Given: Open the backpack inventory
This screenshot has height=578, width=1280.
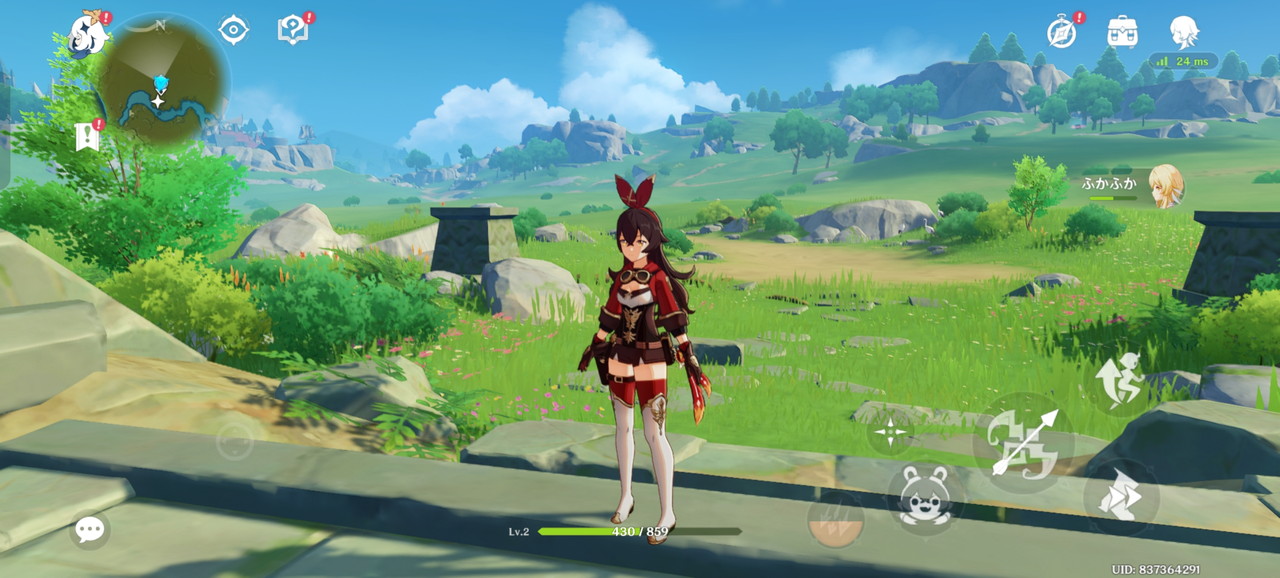Looking at the screenshot, I should click(x=1122, y=31).
